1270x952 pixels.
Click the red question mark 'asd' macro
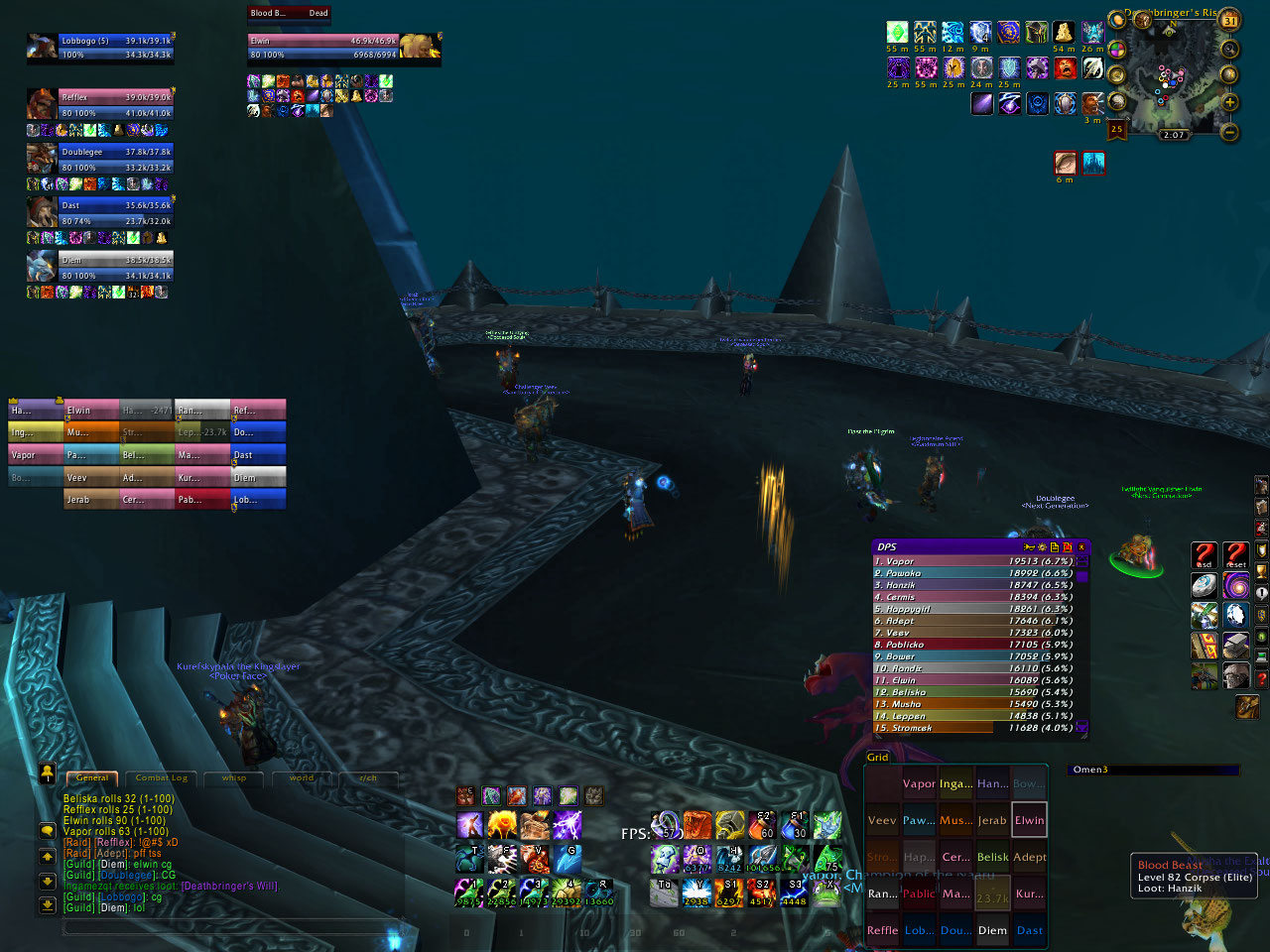(x=1205, y=555)
